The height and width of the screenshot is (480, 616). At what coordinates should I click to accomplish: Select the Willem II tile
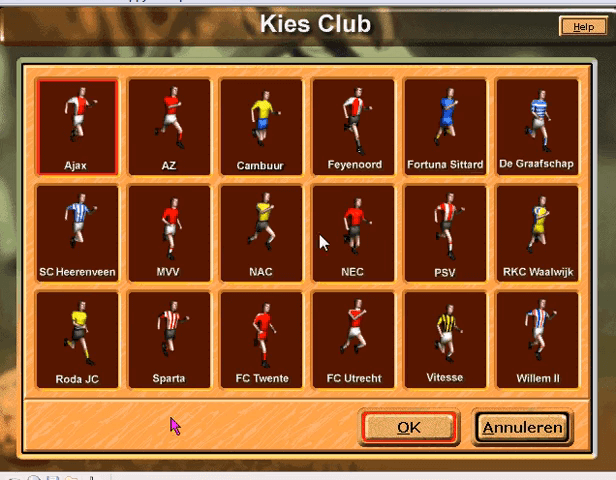click(x=537, y=339)
